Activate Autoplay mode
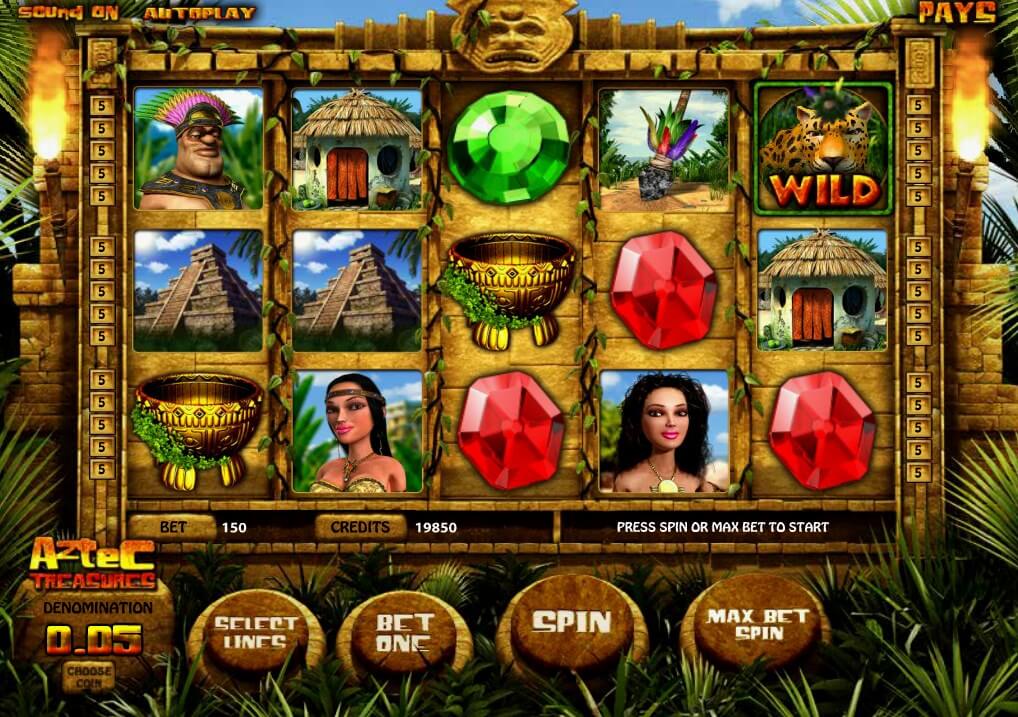1018x717 pixels. coord(199,13)
